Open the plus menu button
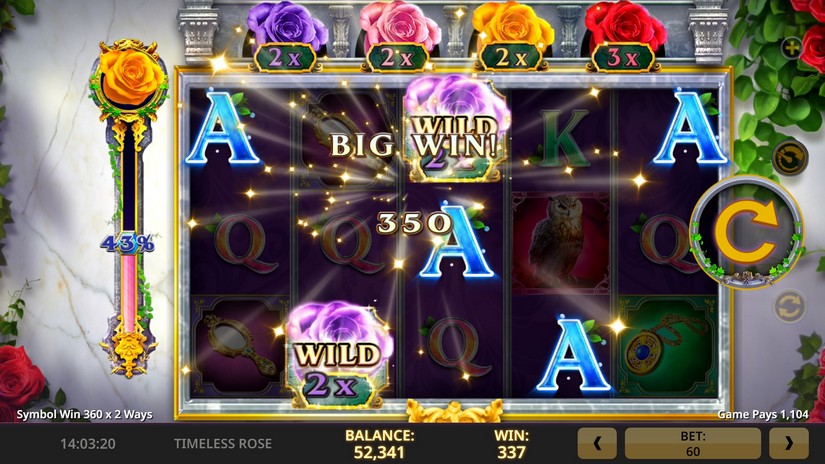Image resolution: width=825 pixels, height=464 pixels. click(x=791, y=47)
